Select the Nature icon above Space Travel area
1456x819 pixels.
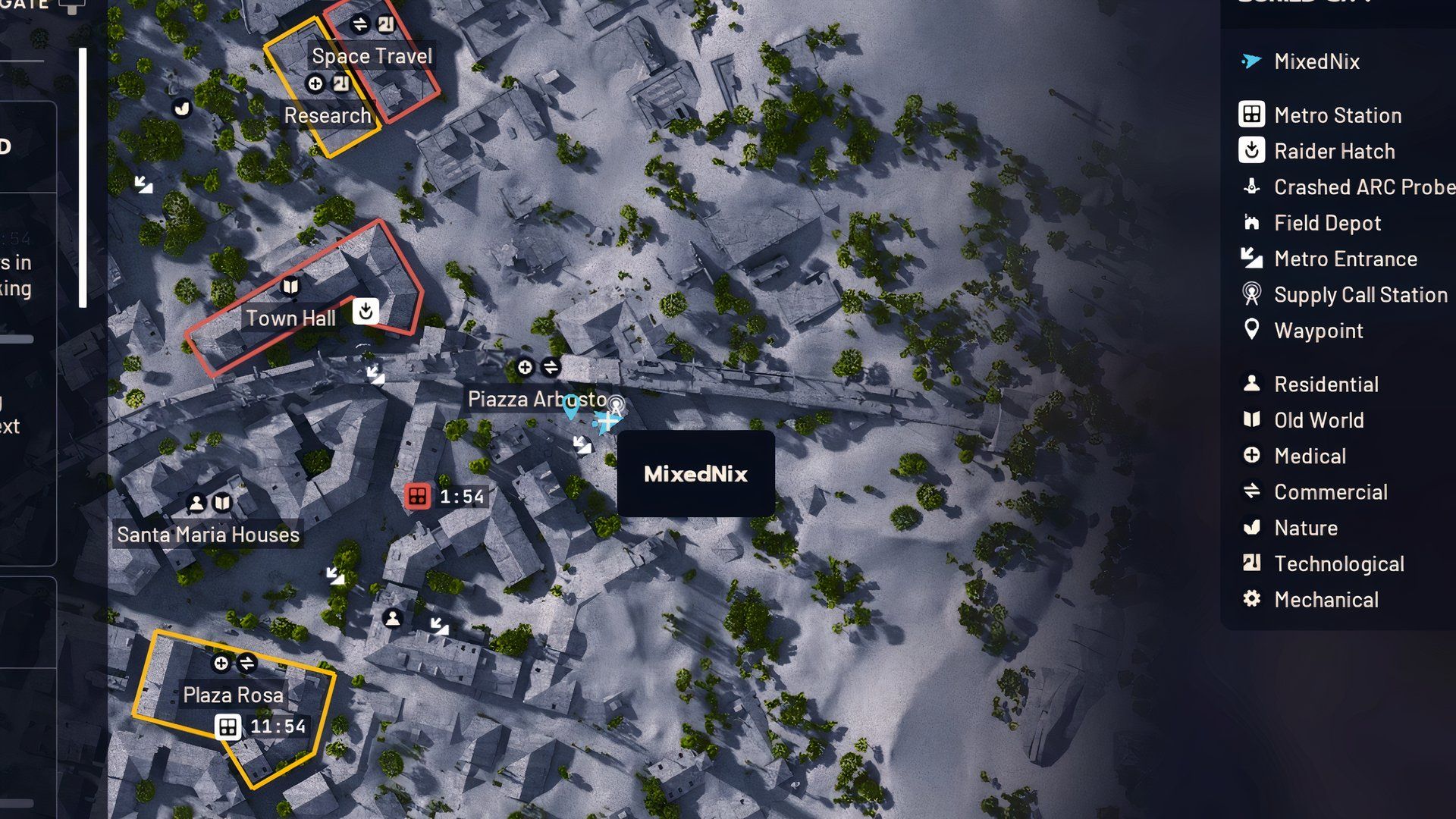click(180, 108)
